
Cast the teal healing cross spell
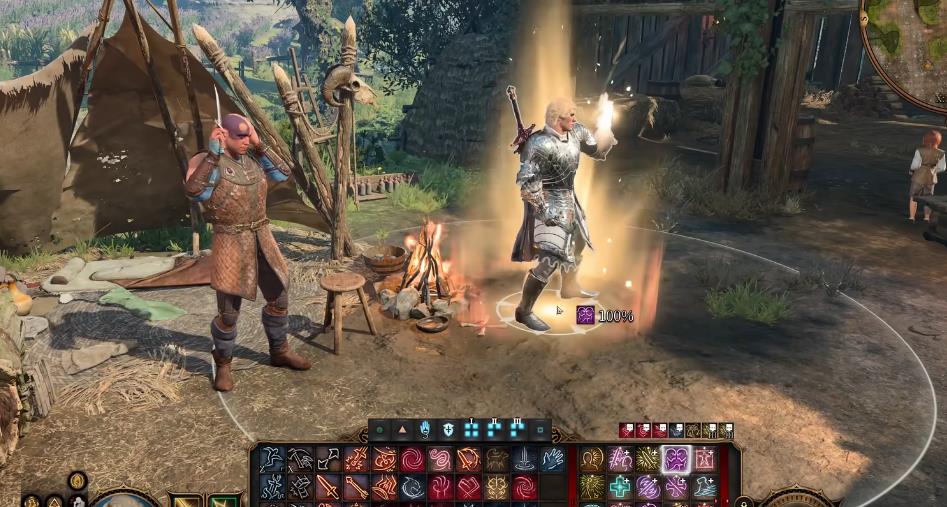click(x=620, y=487)
